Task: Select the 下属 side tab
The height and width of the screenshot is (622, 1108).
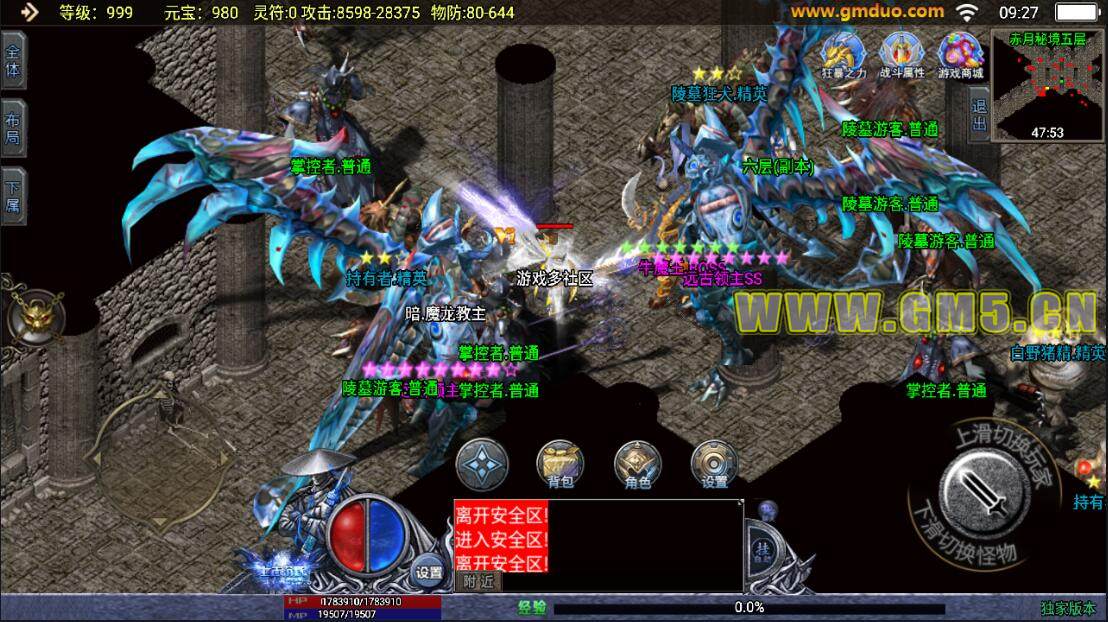Action: tap(13, 195)
